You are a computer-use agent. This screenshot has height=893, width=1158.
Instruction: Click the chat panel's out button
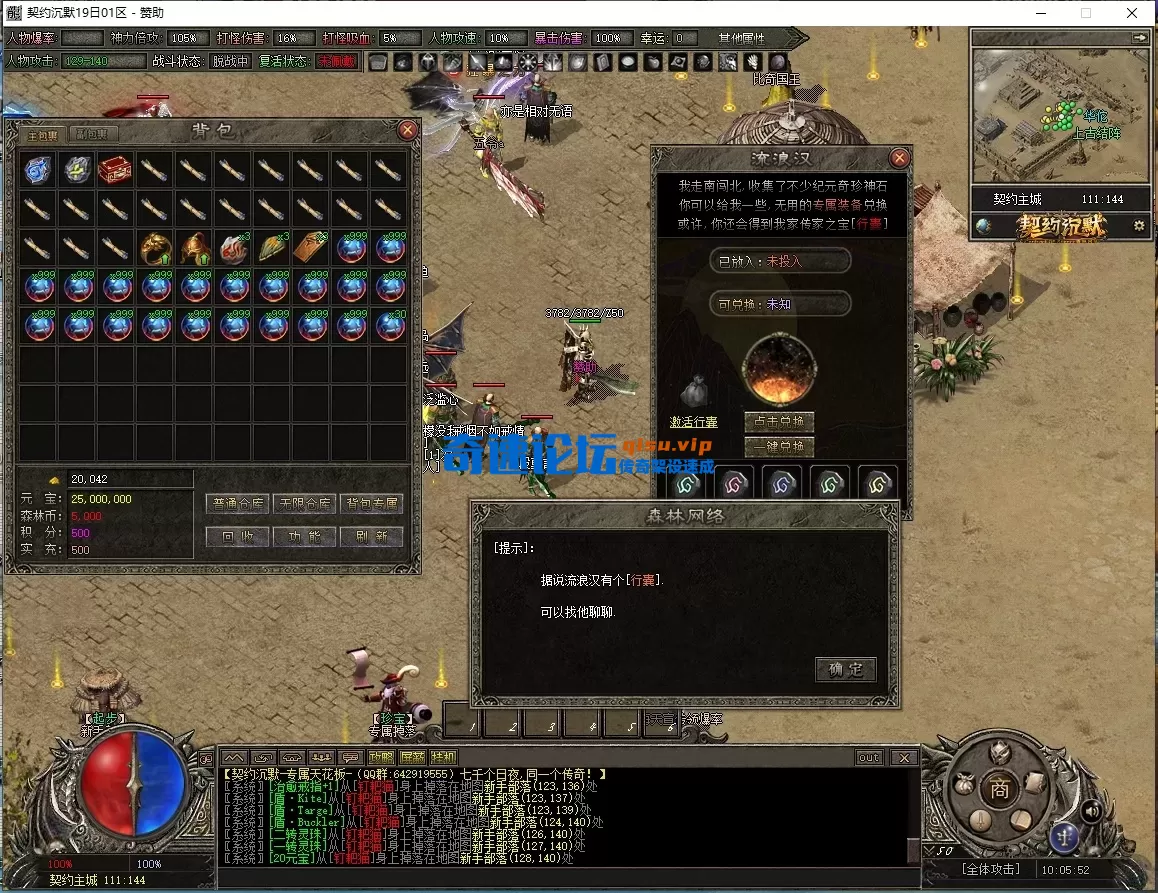coord(869,758)
